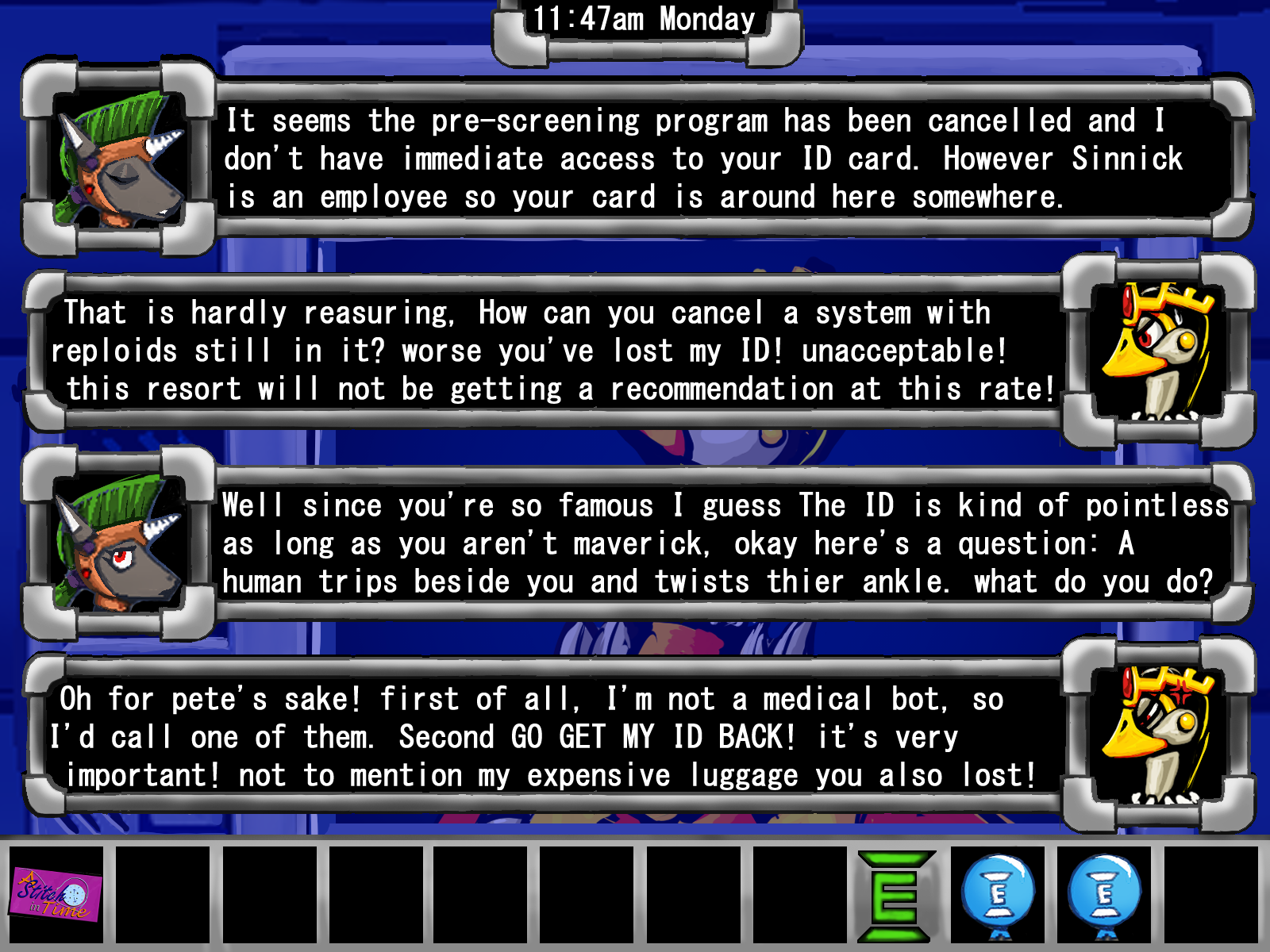
Task: Select the green E-tank inventory item
Action: point(895,896)
